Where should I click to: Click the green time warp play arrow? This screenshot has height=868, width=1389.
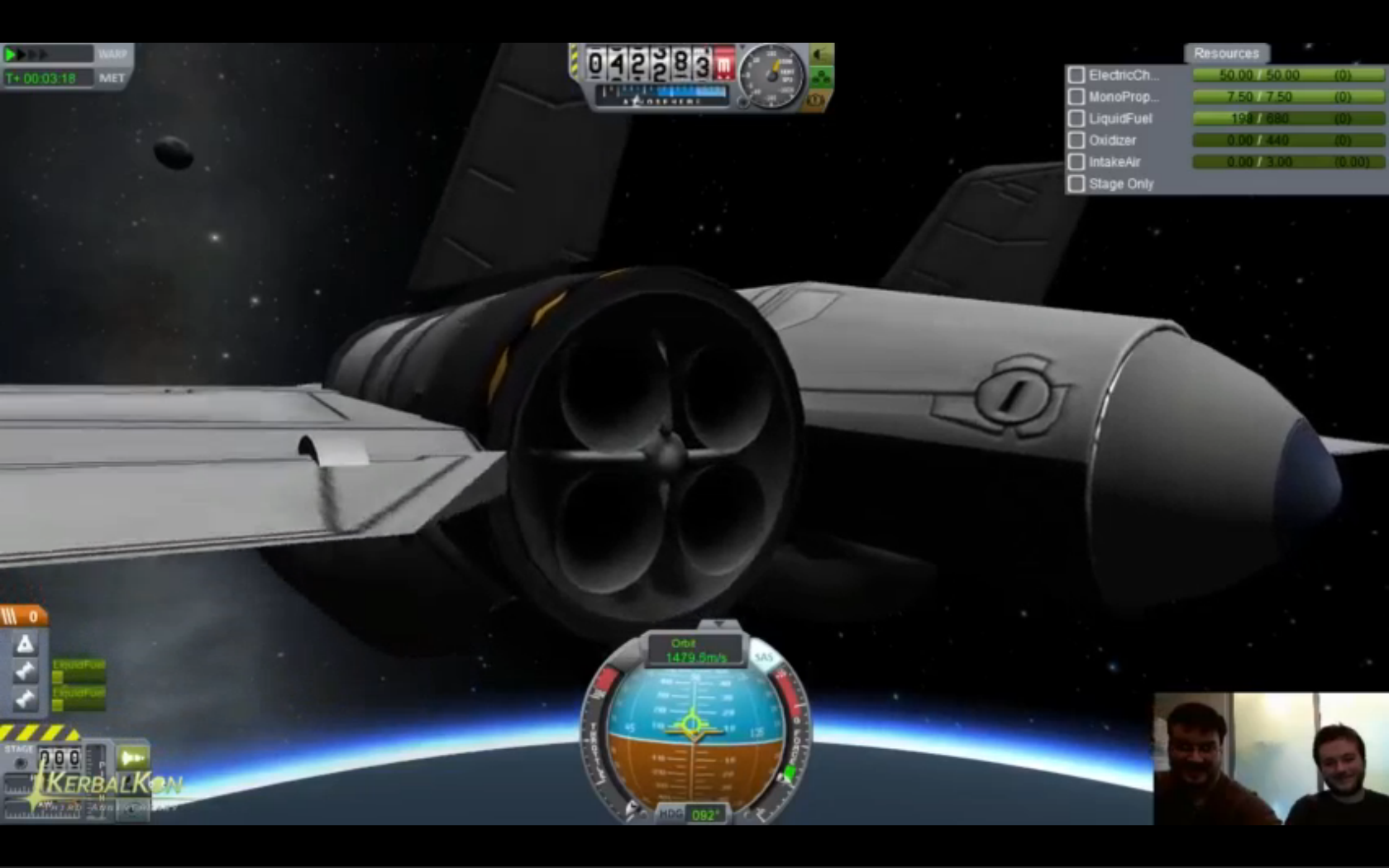pos(12,55)
